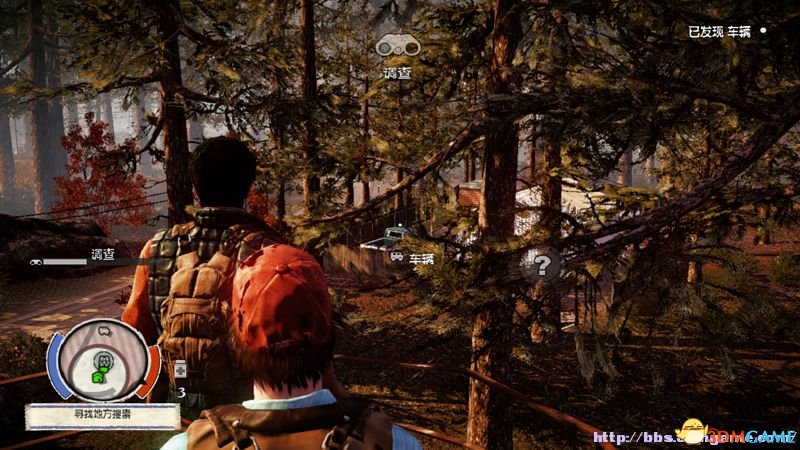This screenshot has width=800, height=450.
Task: Click the question mark survey marker
Action: coord(542,265)
